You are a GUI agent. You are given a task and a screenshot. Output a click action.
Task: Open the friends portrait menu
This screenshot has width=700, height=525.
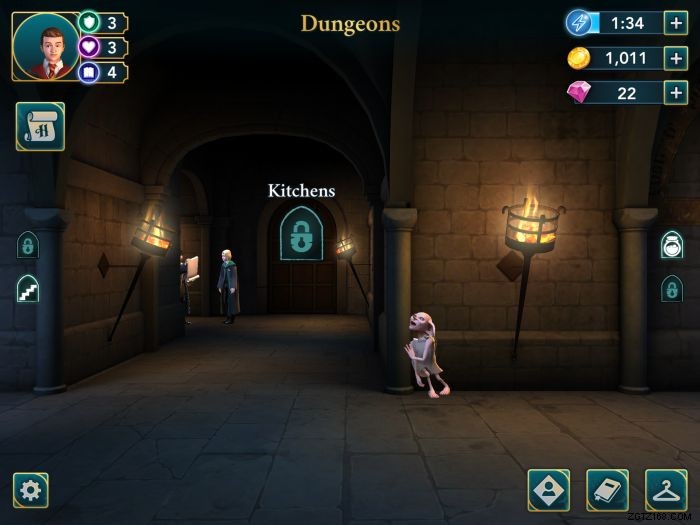[x=549, y=490]
